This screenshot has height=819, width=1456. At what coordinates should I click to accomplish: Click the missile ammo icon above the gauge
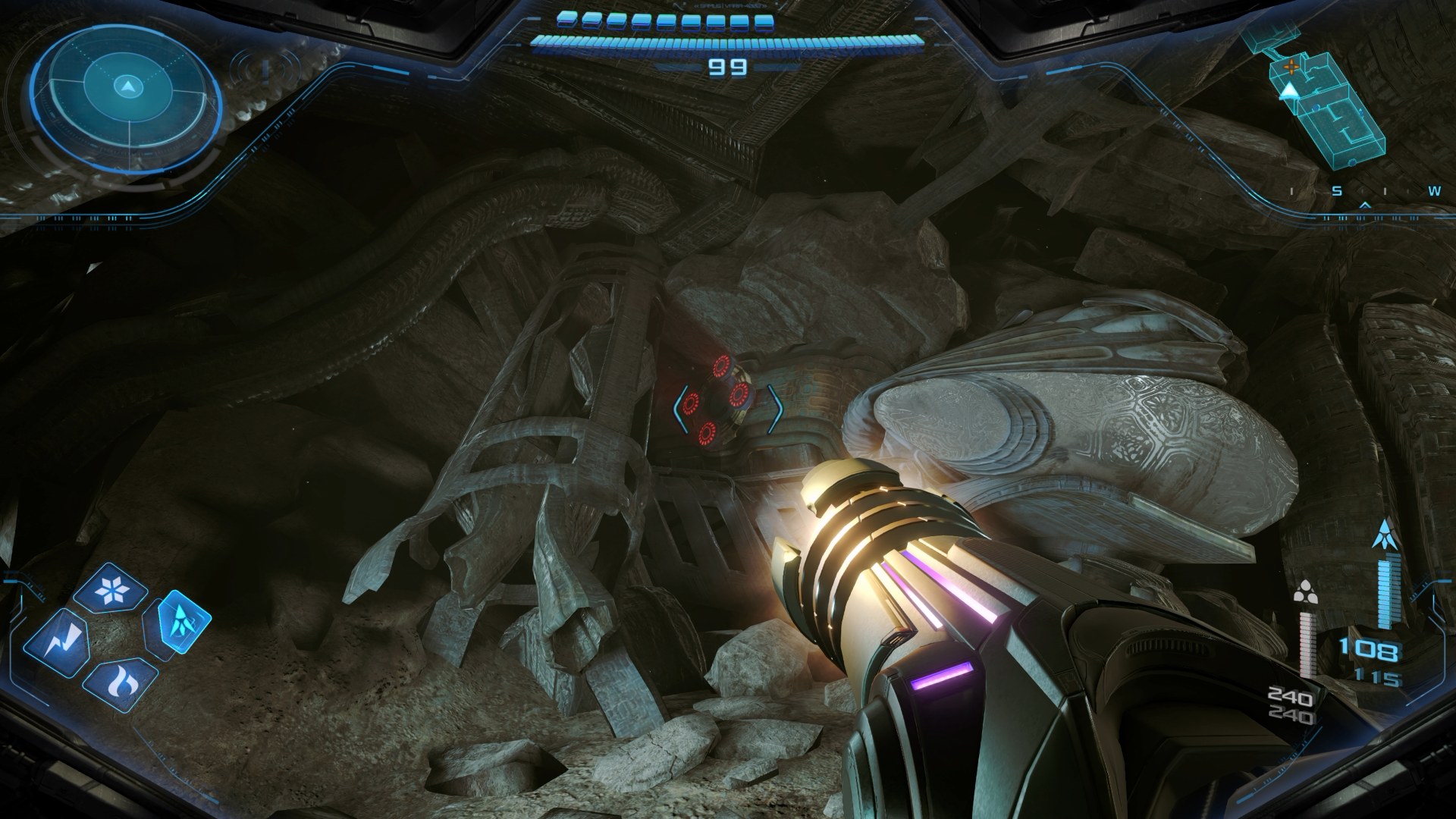point(1385,536)
